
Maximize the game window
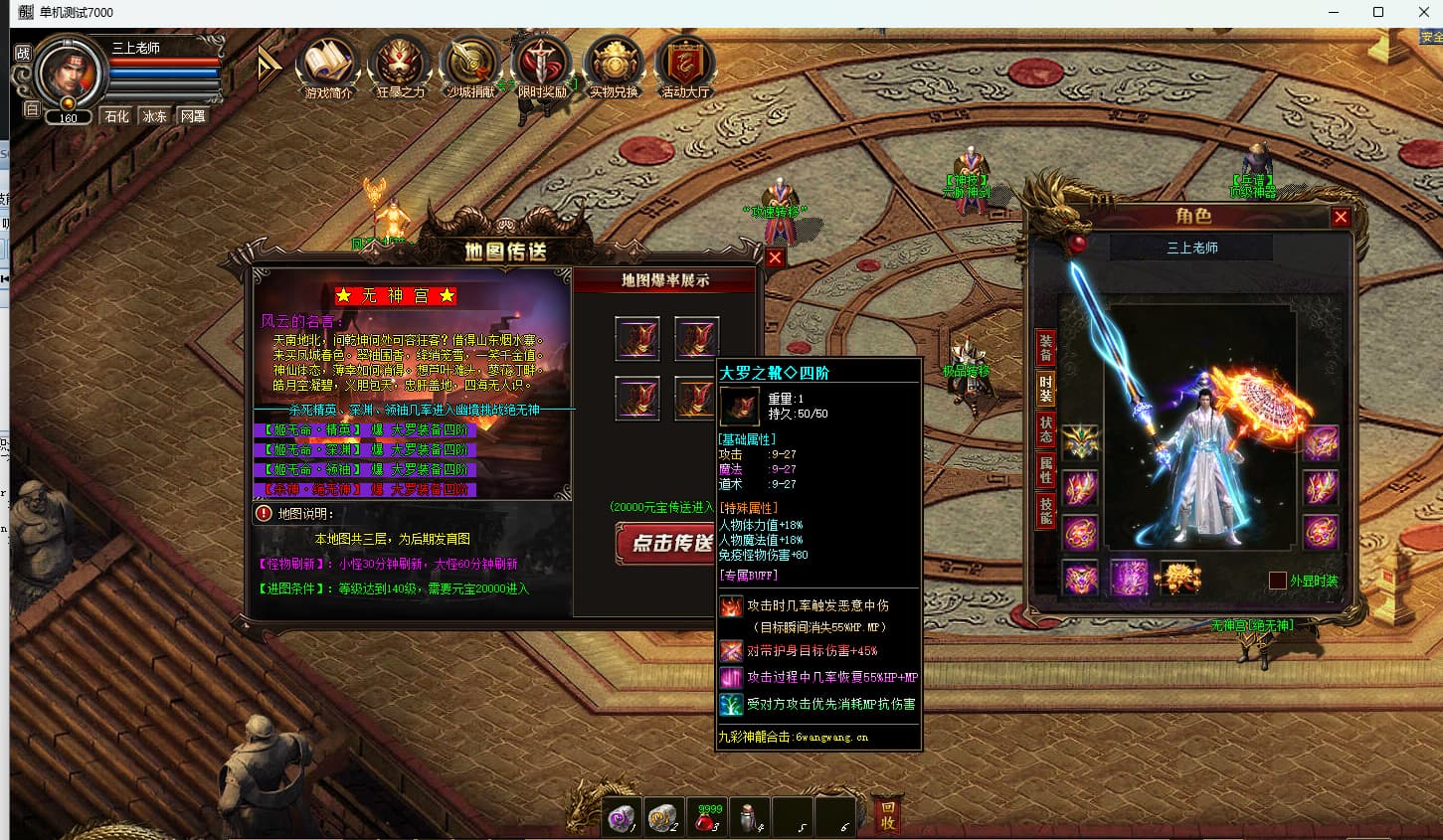coord(1378,13)
